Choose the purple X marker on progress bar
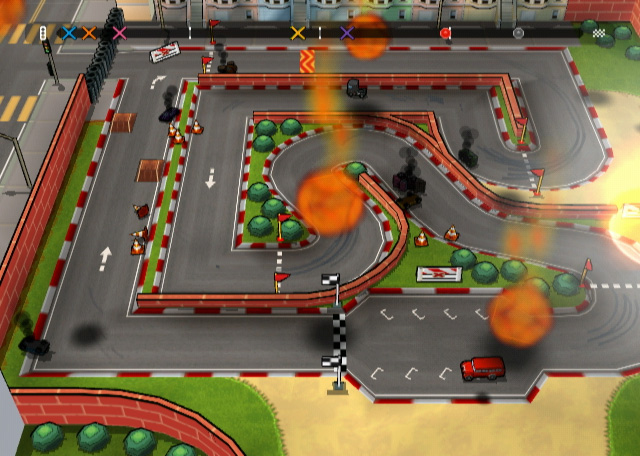640x456 pixels. click(347, 33)
